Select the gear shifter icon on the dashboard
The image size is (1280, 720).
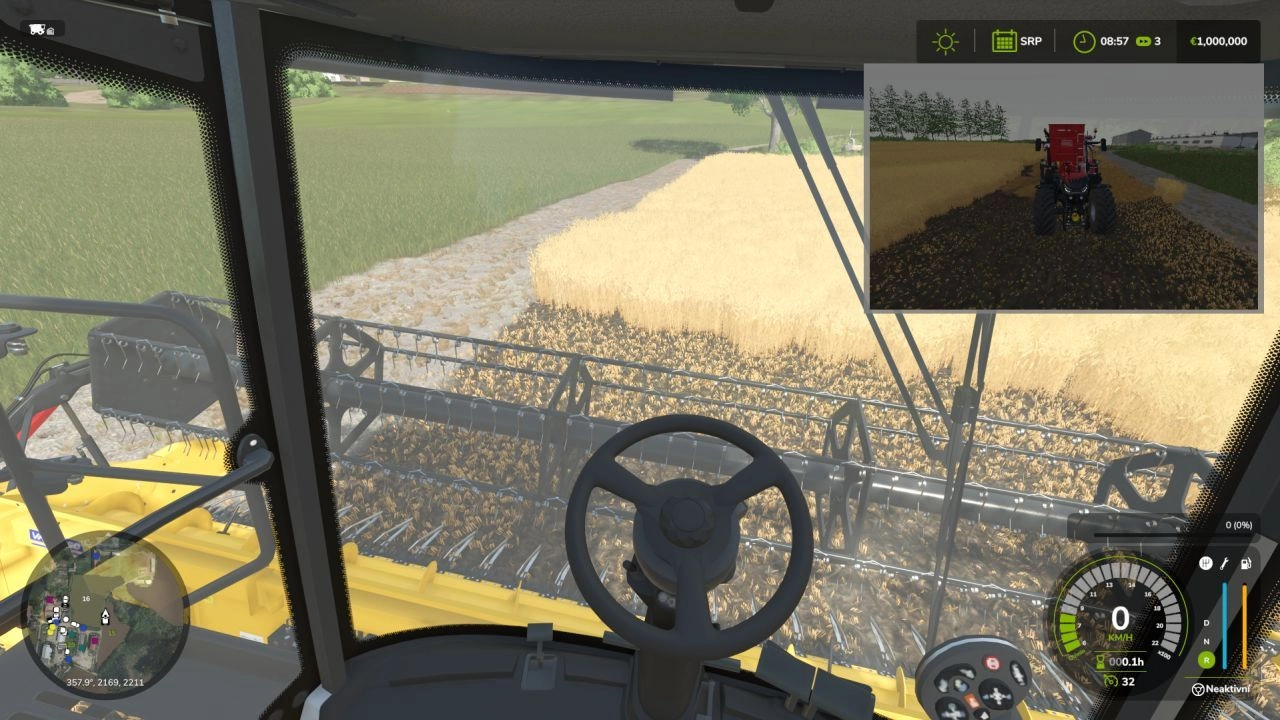[1206, 563]
